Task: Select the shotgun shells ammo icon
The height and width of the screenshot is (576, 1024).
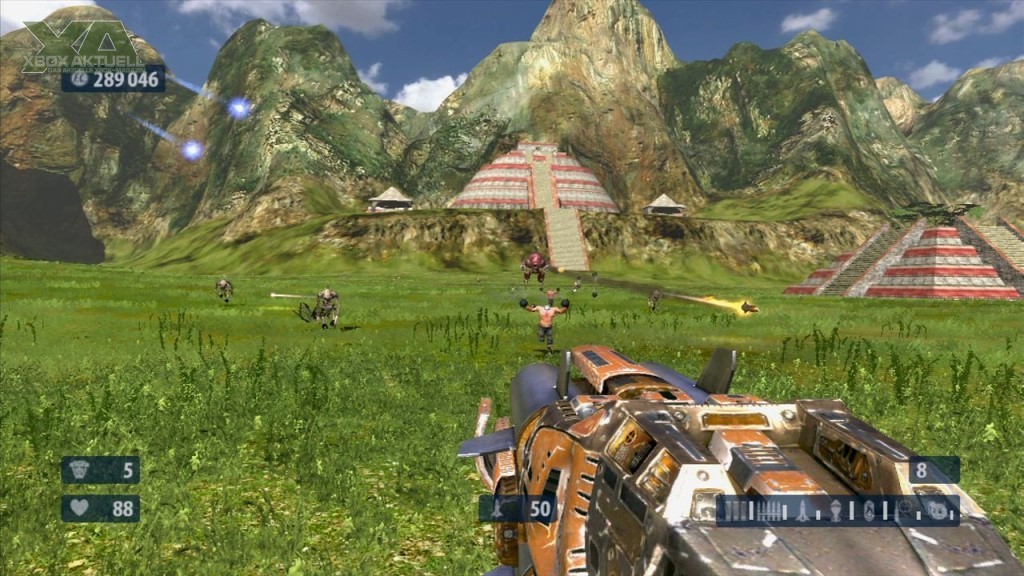Action: point(734,511)
